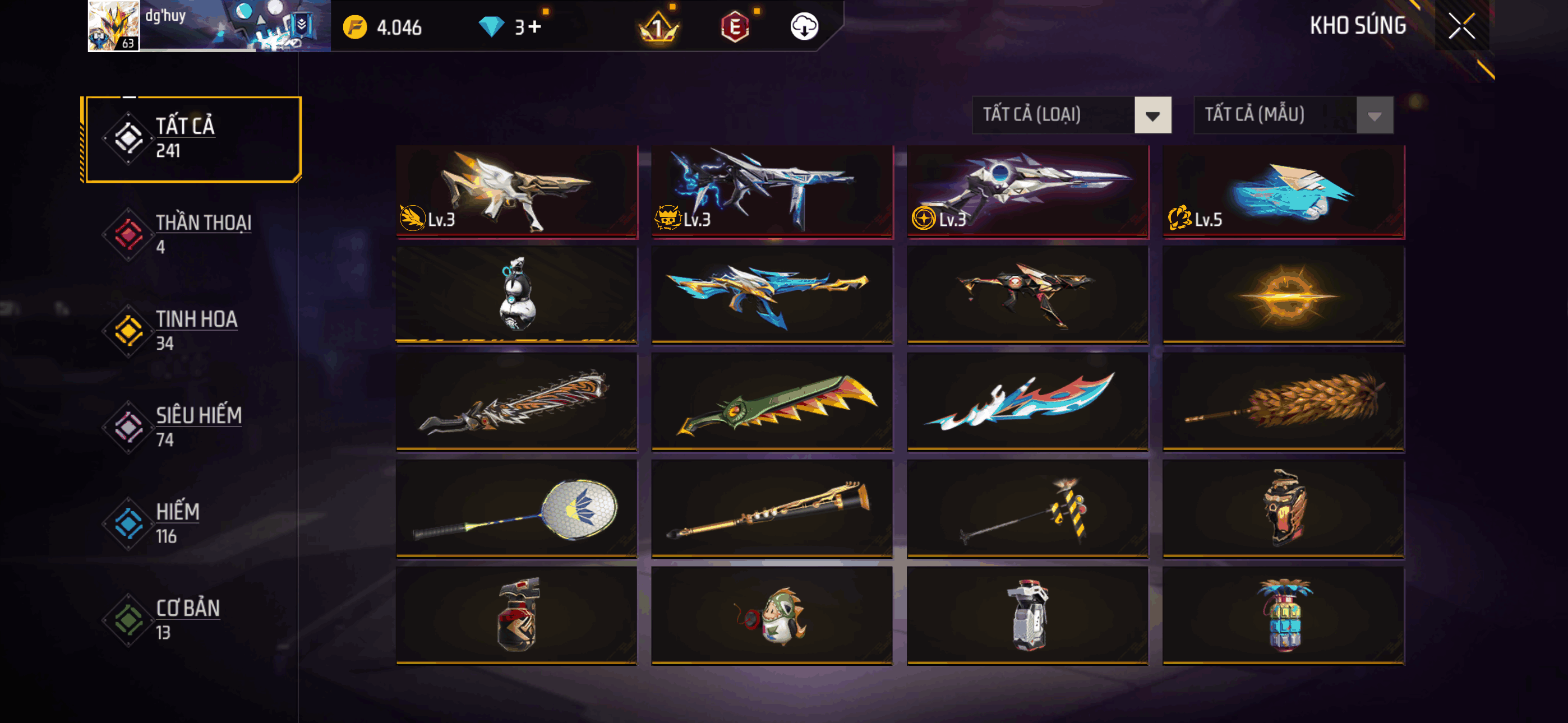Click the diamond currency top-up
Image resolution: width=1568 pixels, height=723 pixels.
(527, 27)
